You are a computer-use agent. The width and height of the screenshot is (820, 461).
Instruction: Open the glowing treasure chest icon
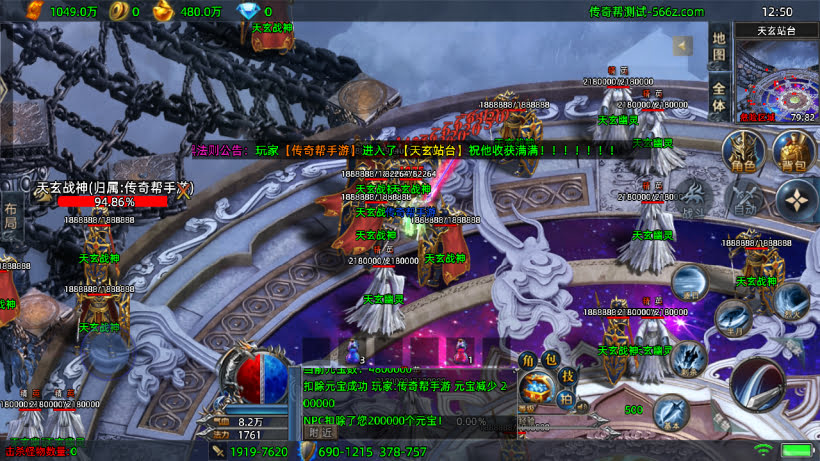538,388
